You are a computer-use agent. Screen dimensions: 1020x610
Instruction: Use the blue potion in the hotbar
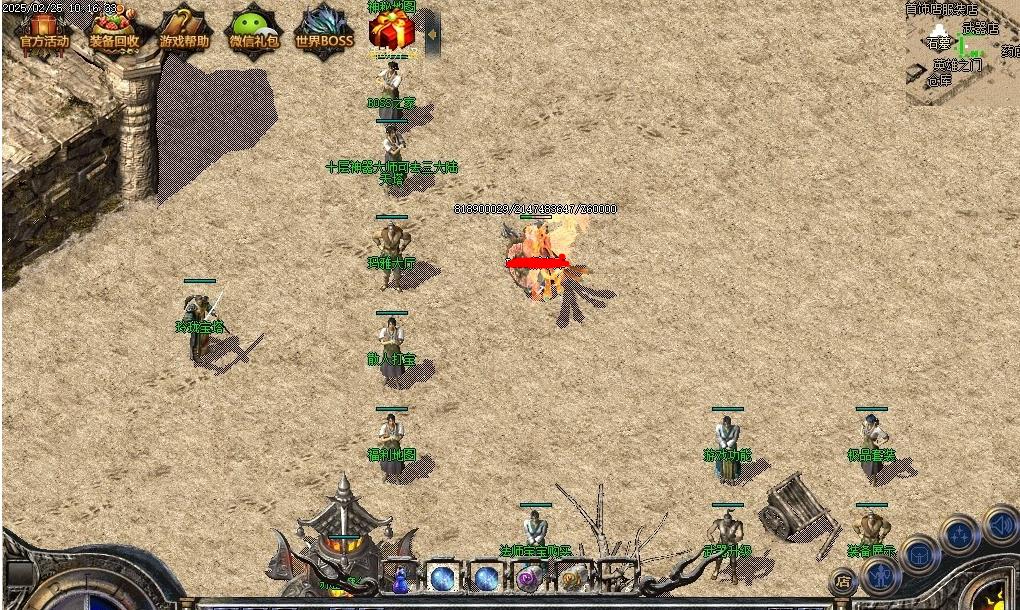tap(401, 578)
